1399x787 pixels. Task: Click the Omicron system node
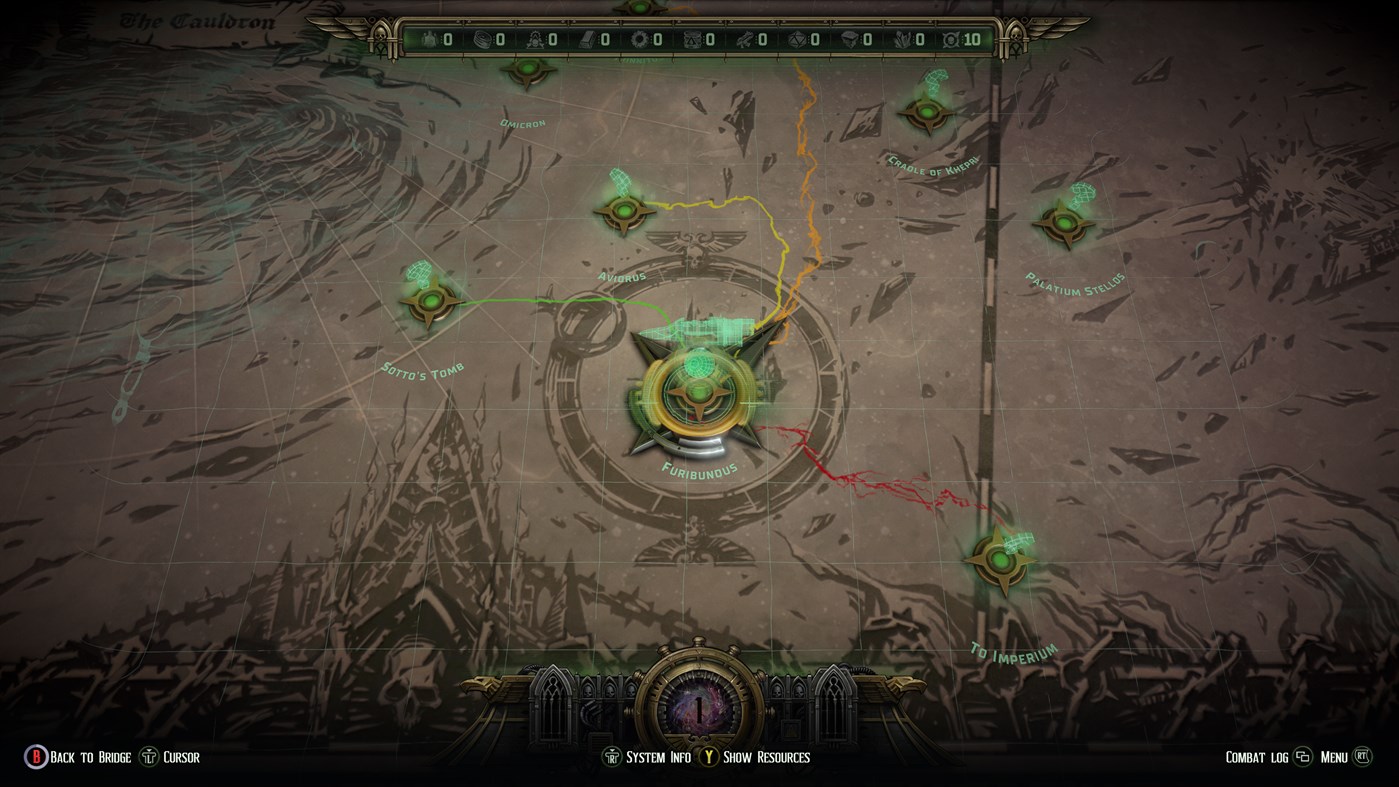pyautogui.click(x=527, y=71)
